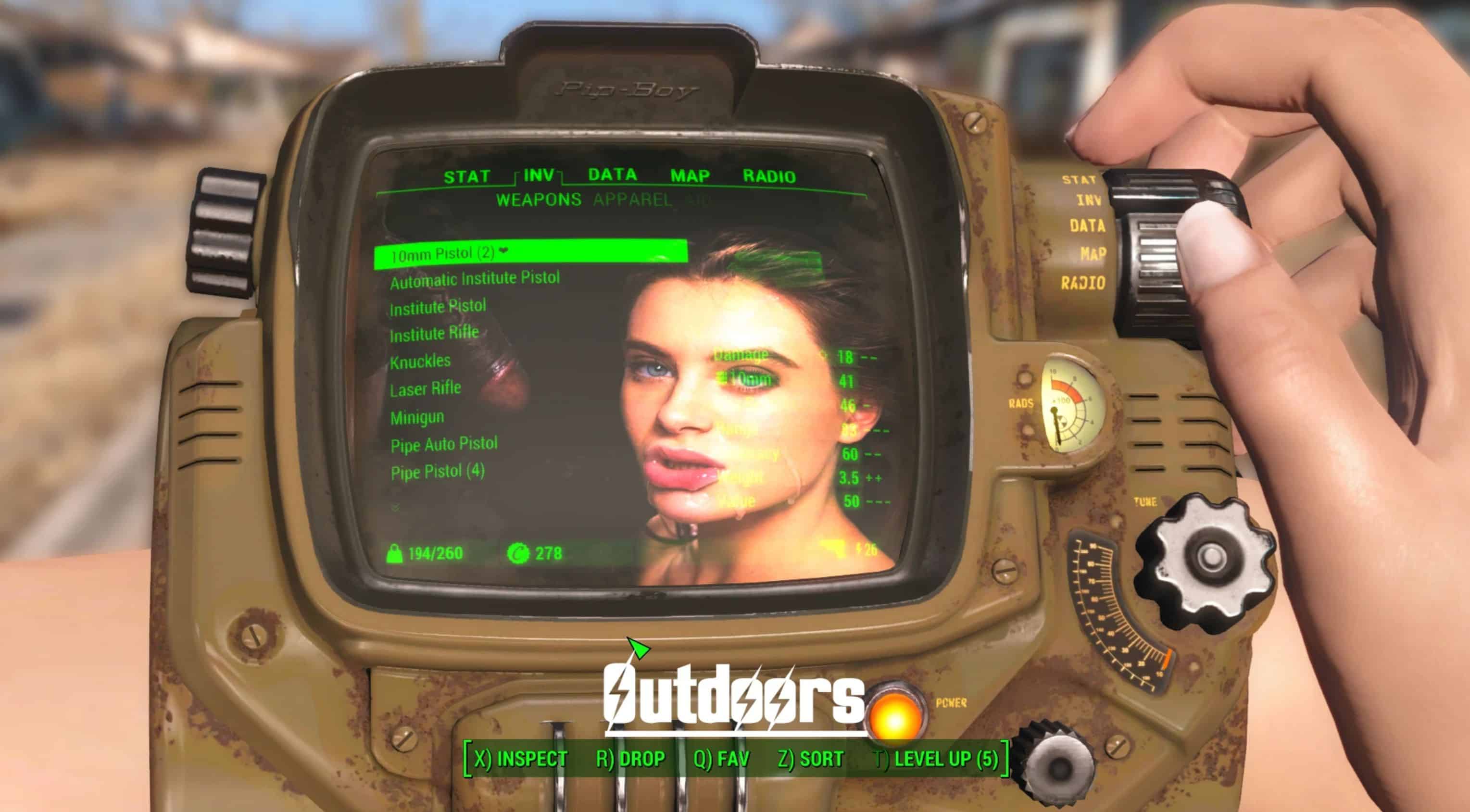Select the Institute Rifle
The image size is (1470, 812).
[x=434, y=334]
